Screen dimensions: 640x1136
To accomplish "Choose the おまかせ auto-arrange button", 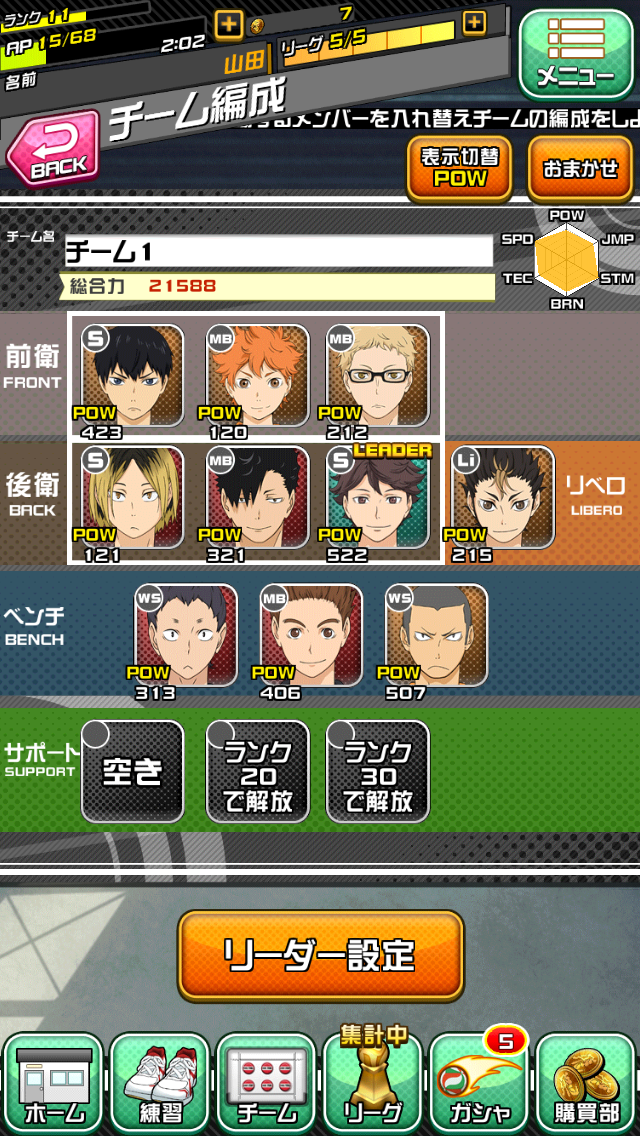I will (x=580, y=168).
